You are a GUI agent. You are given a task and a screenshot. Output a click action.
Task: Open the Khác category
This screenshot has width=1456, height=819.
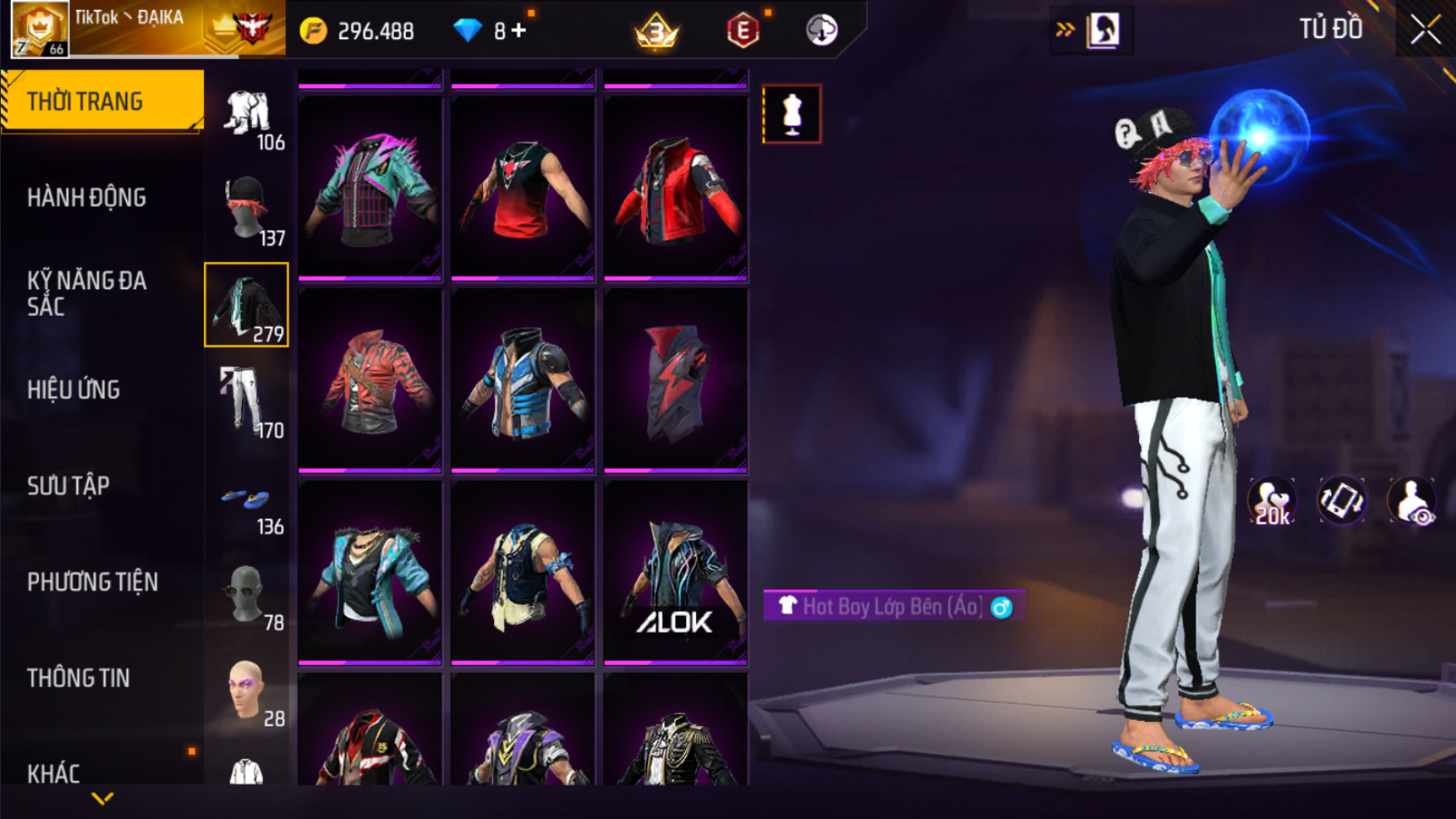(54, 773)
